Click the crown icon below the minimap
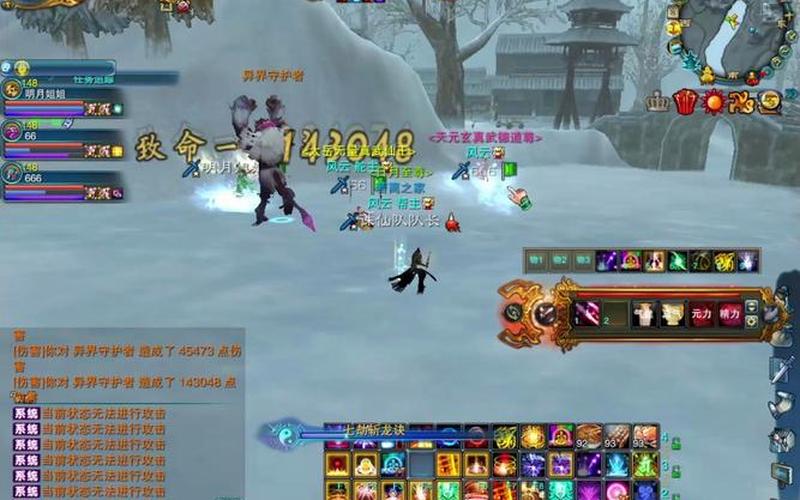This screenshot has height=500, width=800. click(657, 101)
